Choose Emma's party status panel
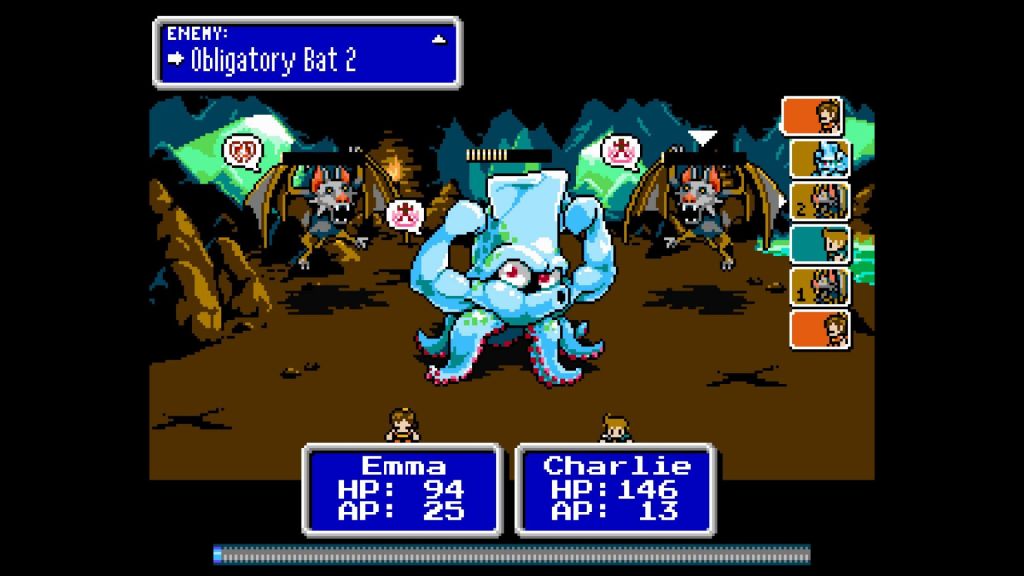Screen dimensions: 1024x576 (x=401, y=488)
